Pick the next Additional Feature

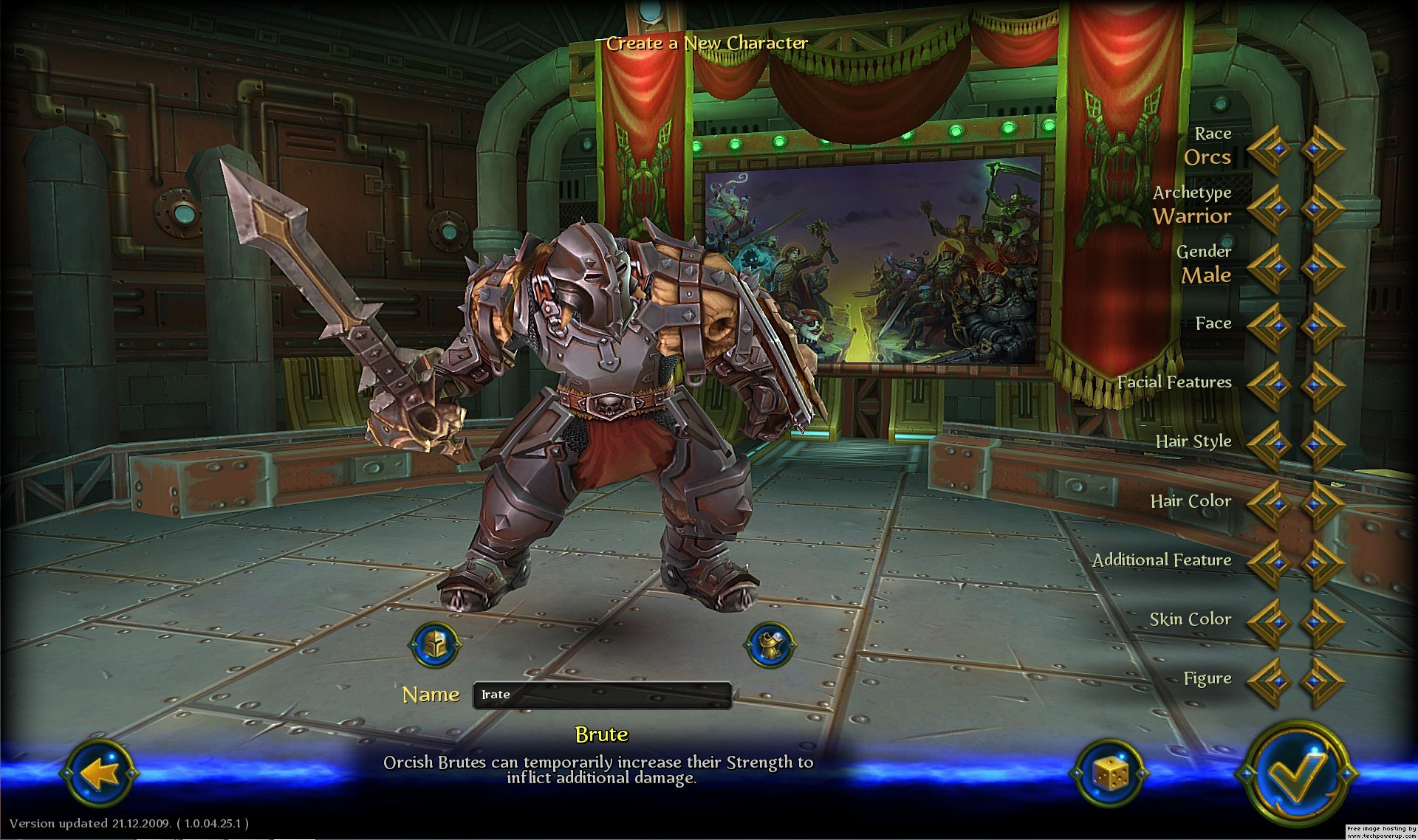click(1322, 563)
